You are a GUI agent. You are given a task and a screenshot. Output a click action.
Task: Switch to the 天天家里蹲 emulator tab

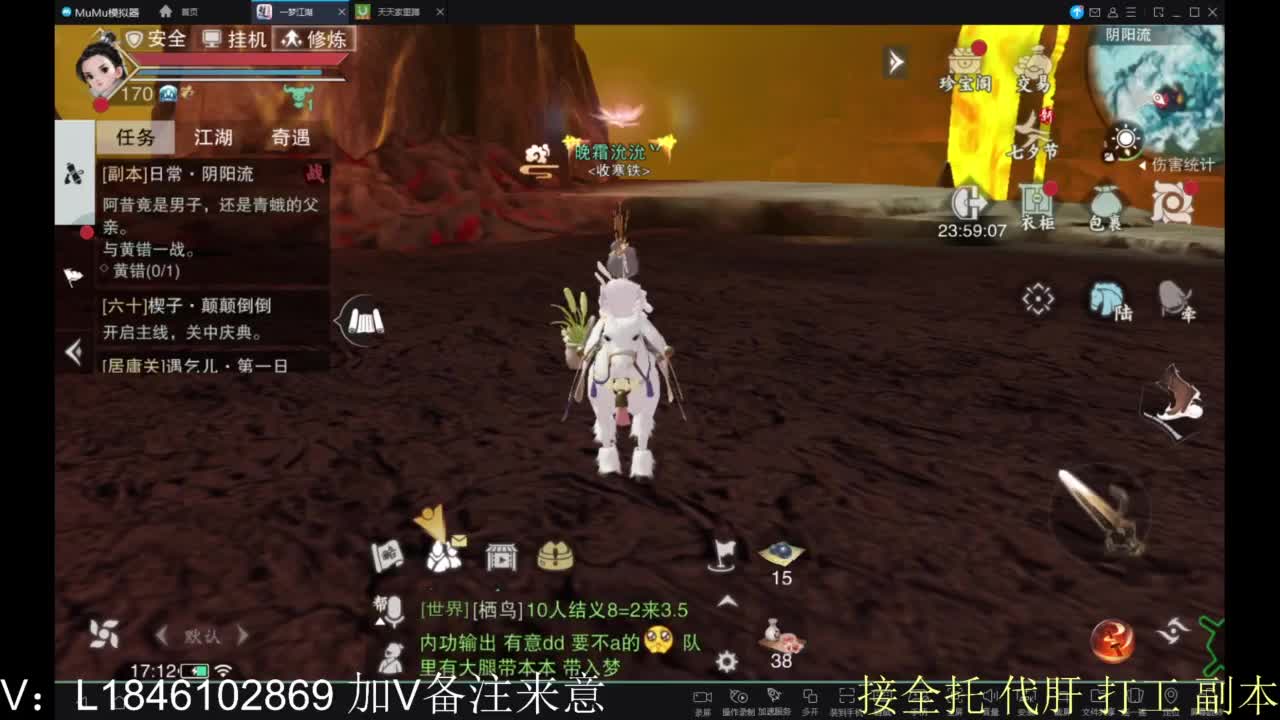click(x=397, y=14)
